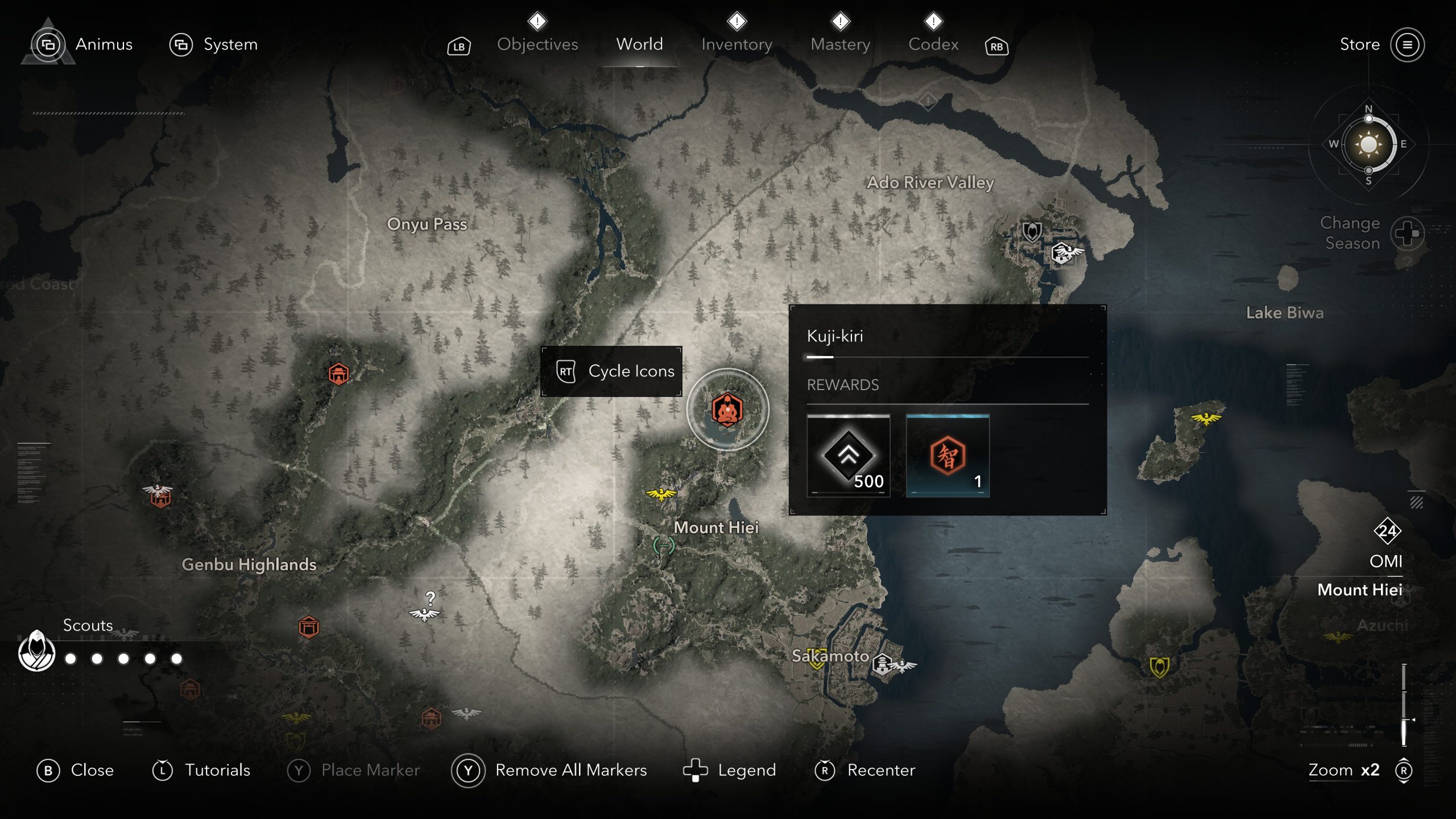Open the Inventory tab

[x=737, y=44]
